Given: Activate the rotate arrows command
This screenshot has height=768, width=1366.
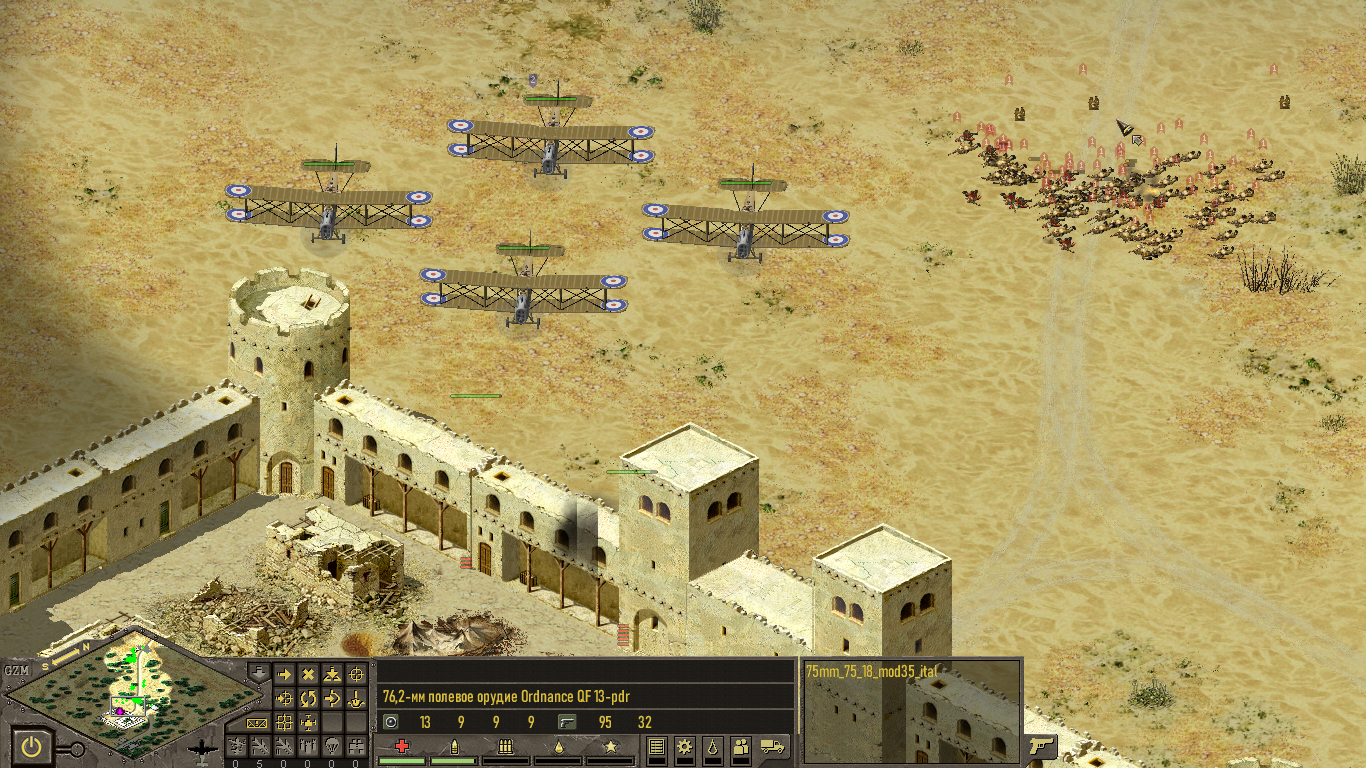Looking at the screenshot, I should (308, 698).
